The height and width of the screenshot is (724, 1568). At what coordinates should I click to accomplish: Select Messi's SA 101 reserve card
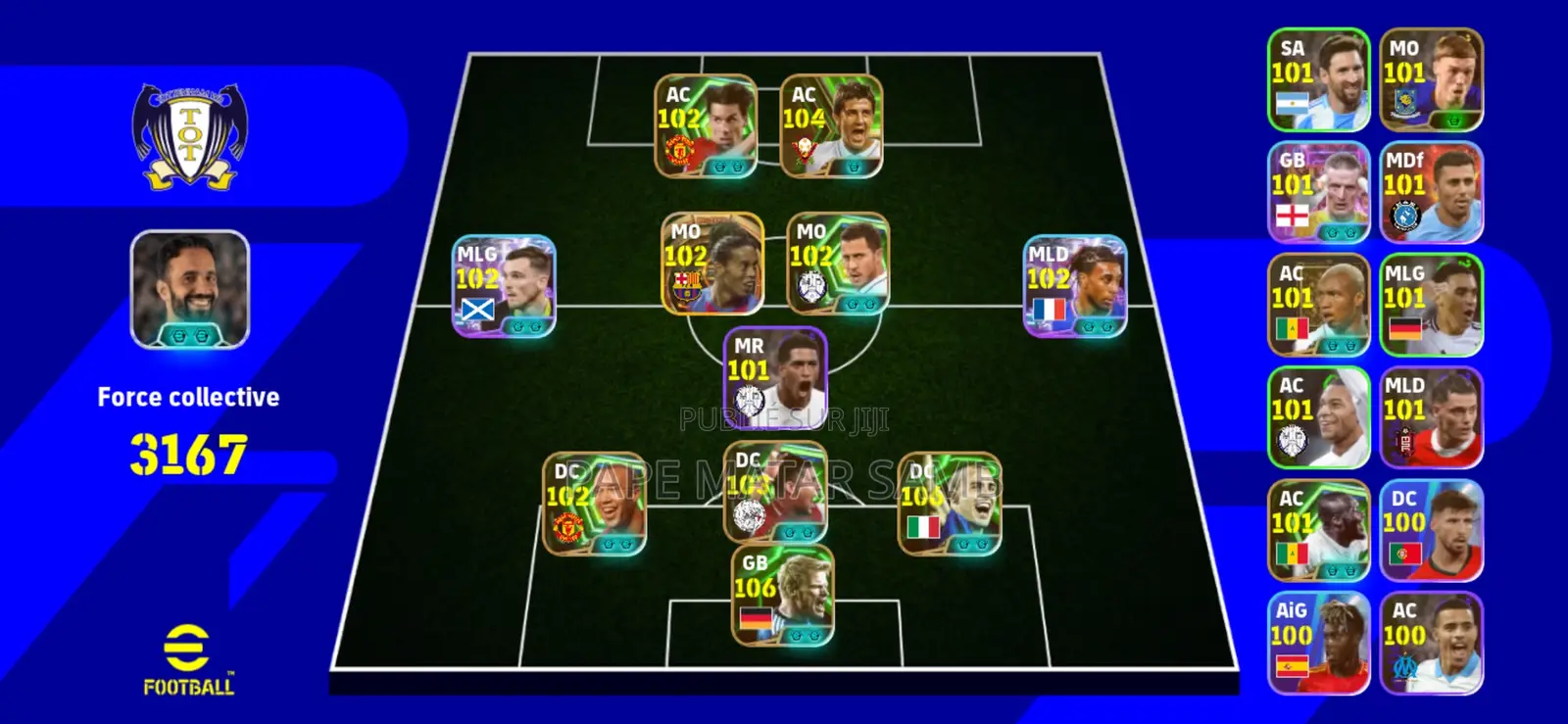1319,80
